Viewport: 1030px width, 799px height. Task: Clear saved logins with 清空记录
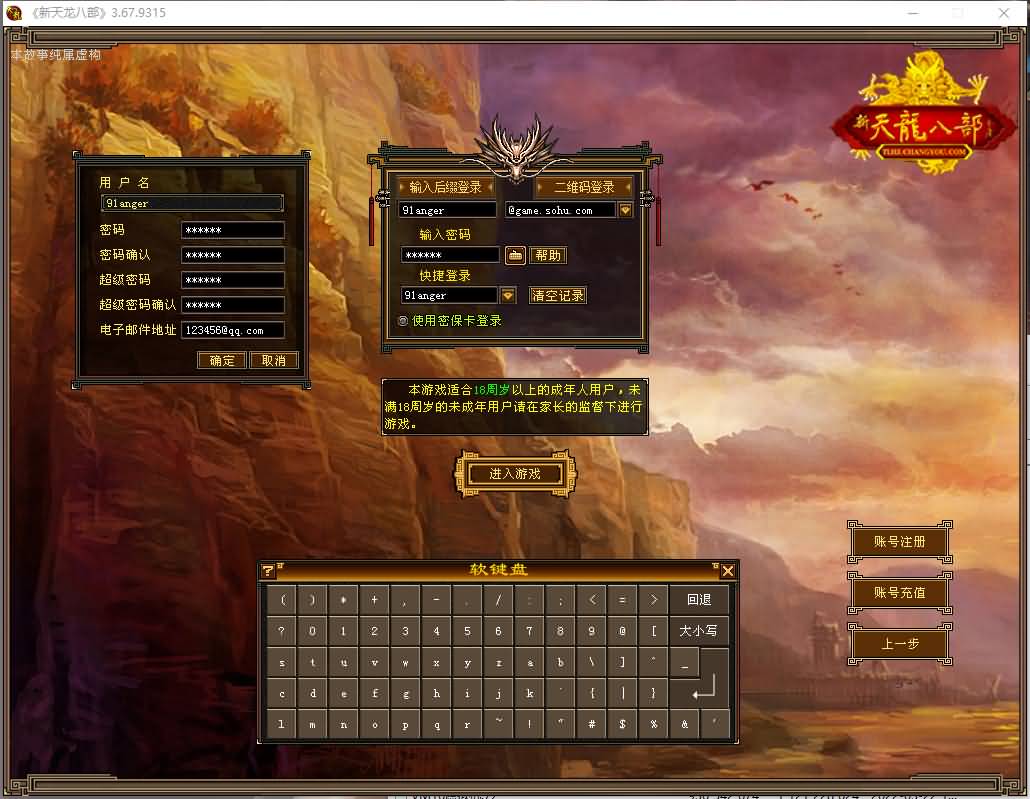(557, 295)
